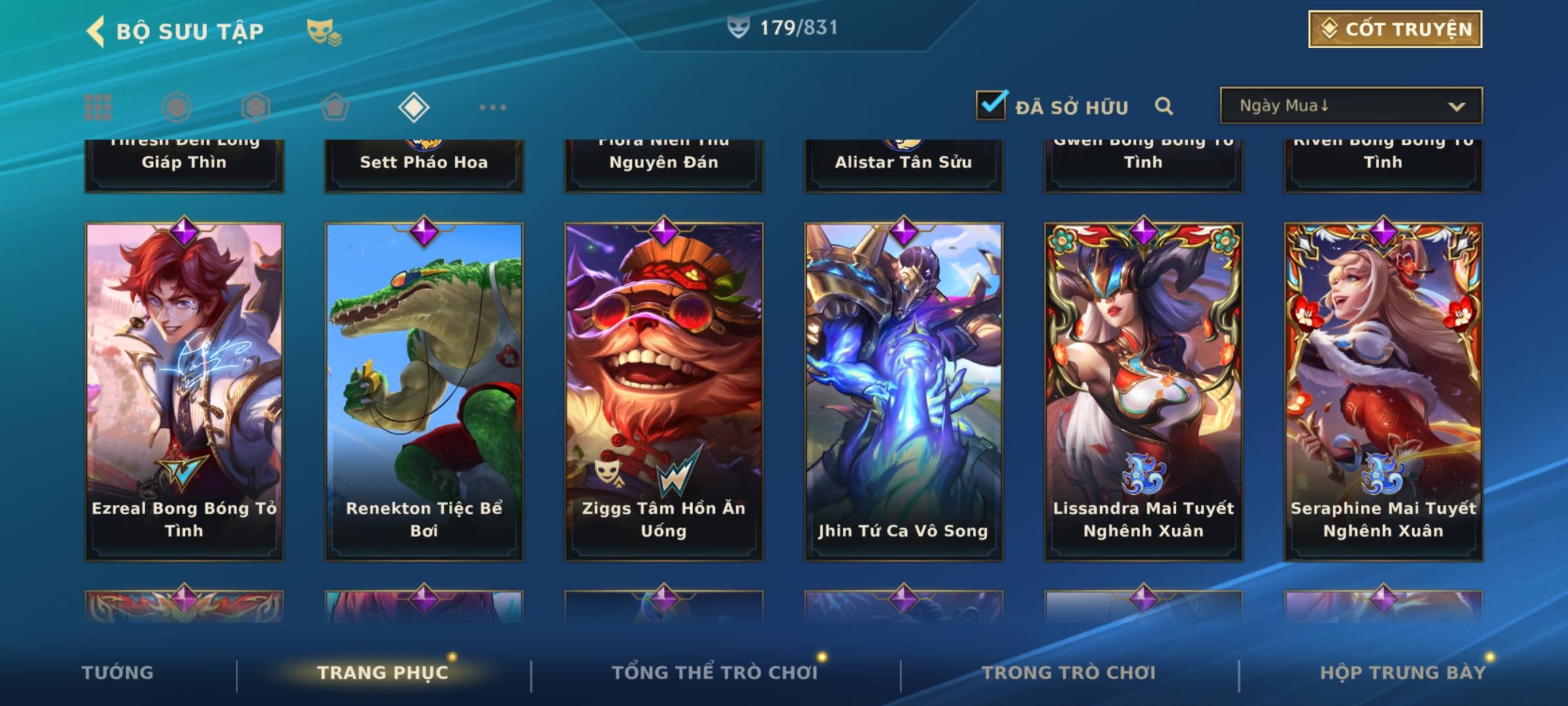Go back from Bộ Sưu Tập

point(95,31)
